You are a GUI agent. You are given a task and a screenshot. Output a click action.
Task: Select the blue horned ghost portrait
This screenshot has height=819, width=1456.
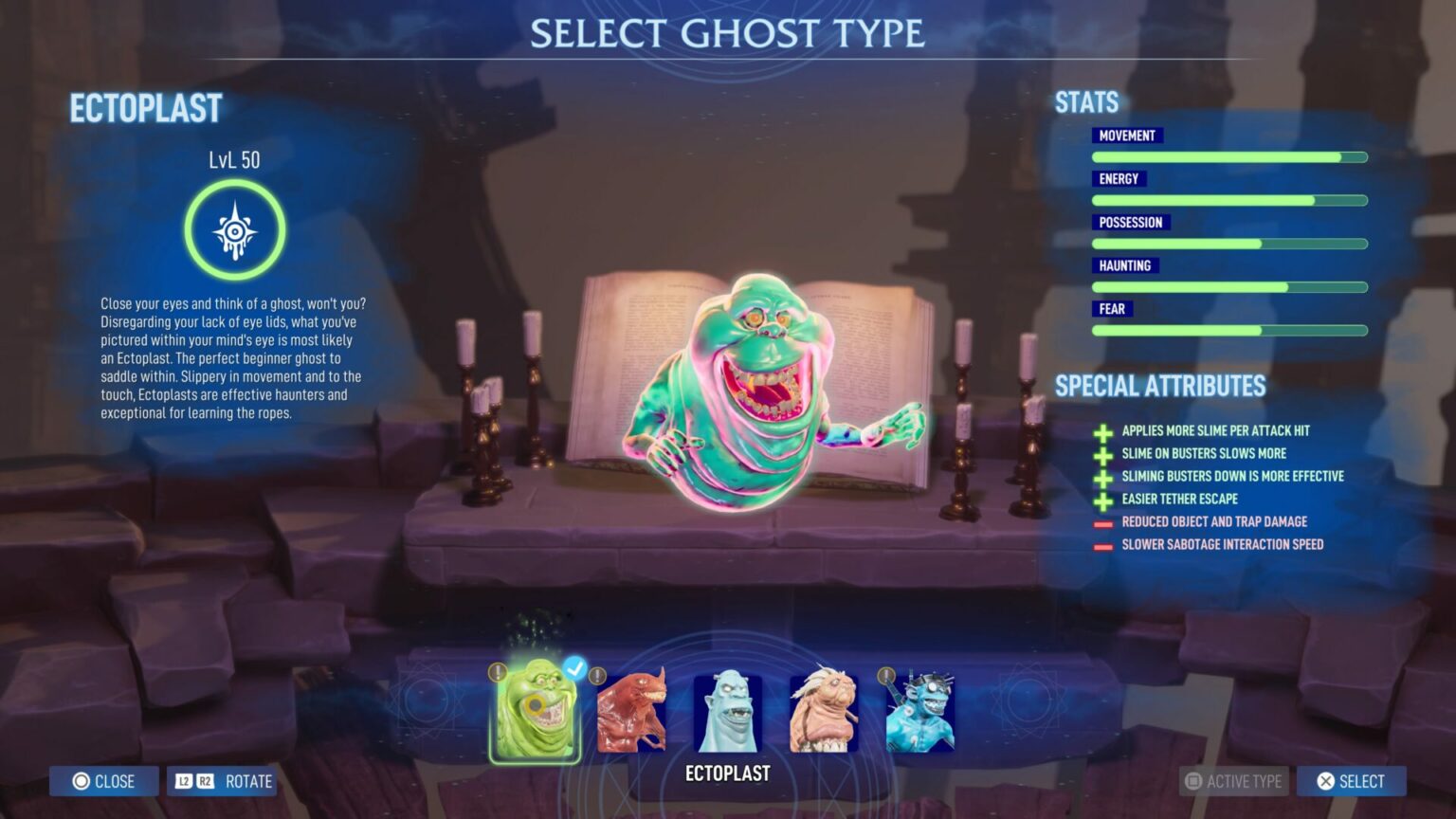[729, 711]
